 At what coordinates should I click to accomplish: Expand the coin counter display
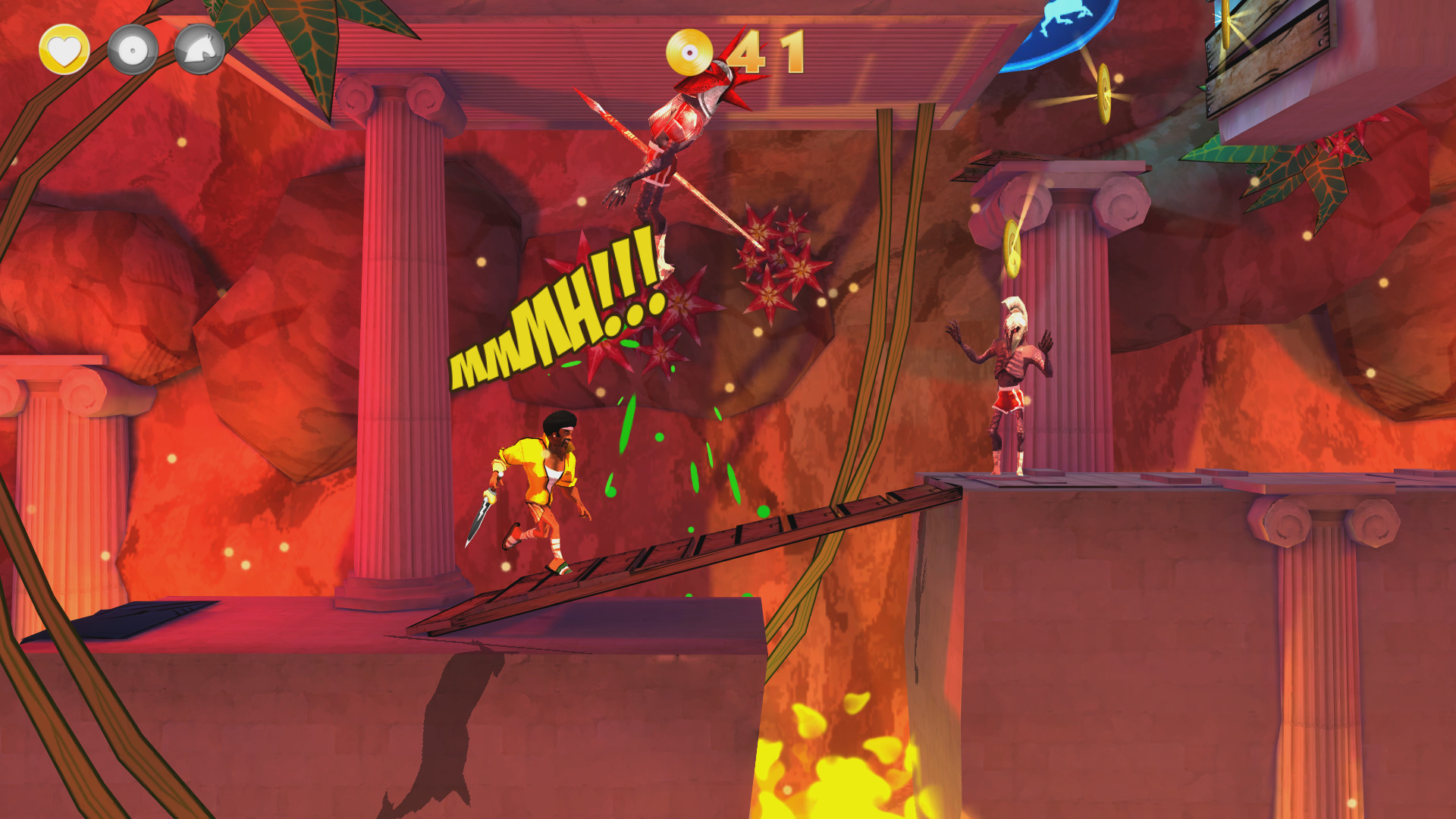[x=766, y=51]
